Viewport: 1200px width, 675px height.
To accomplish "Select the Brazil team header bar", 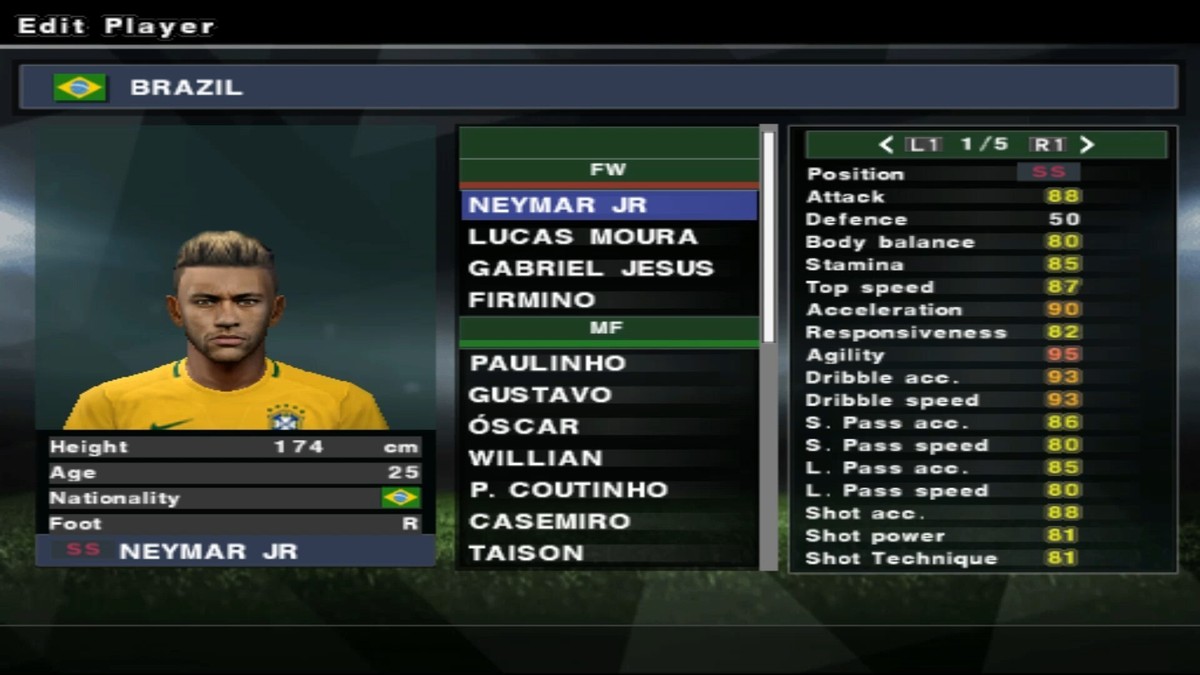I will (x=598, y=87).
